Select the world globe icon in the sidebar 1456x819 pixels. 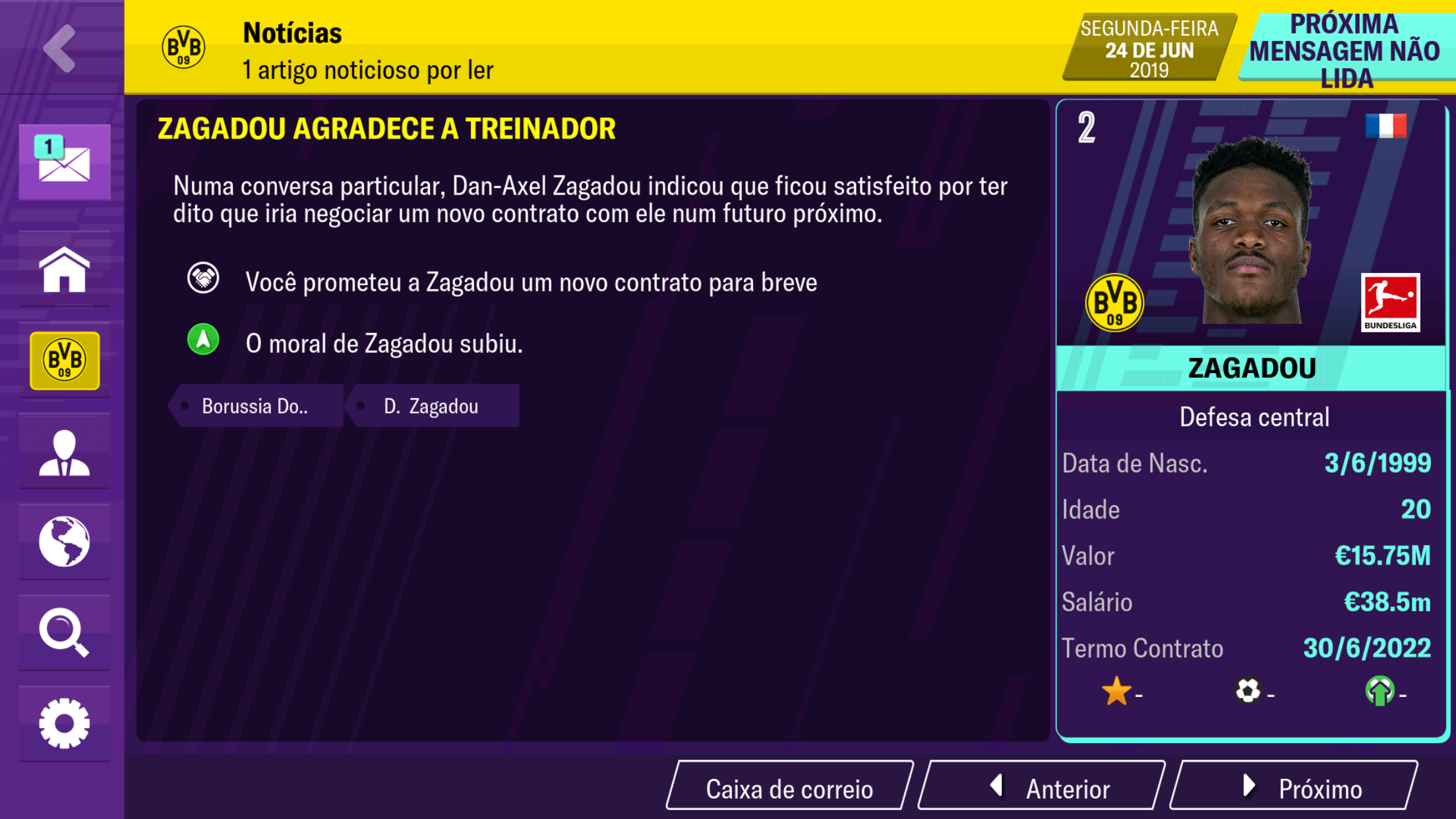click(64, 543)
